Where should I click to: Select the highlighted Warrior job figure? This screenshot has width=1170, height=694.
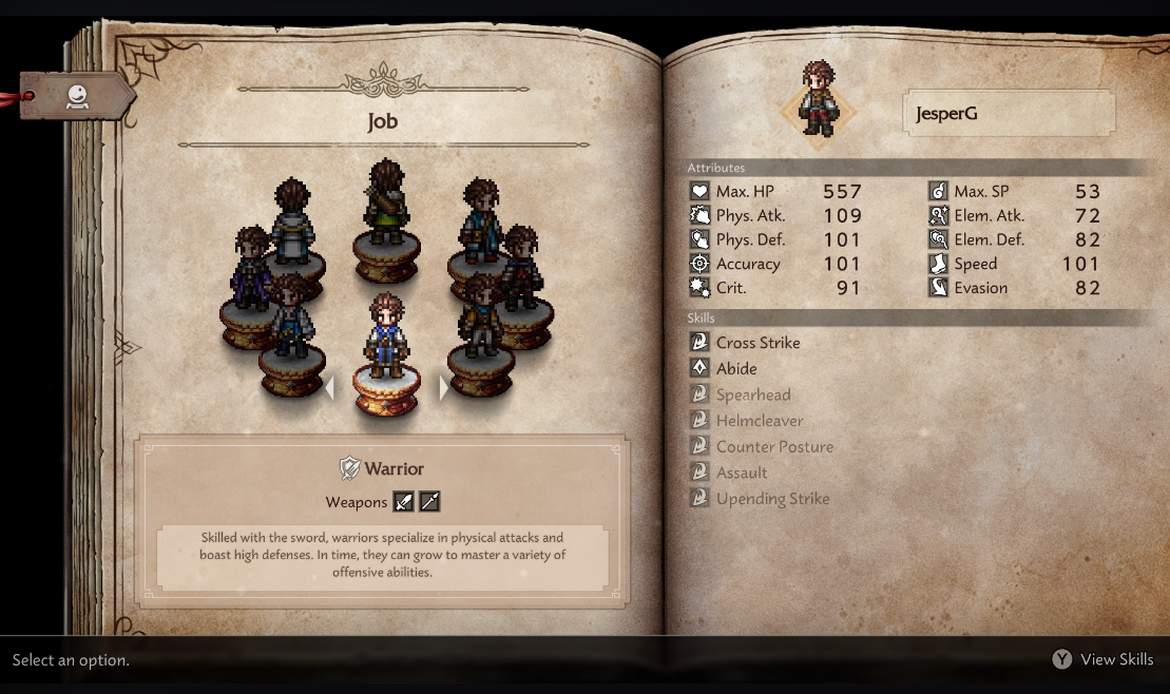(x=387, y=340)
